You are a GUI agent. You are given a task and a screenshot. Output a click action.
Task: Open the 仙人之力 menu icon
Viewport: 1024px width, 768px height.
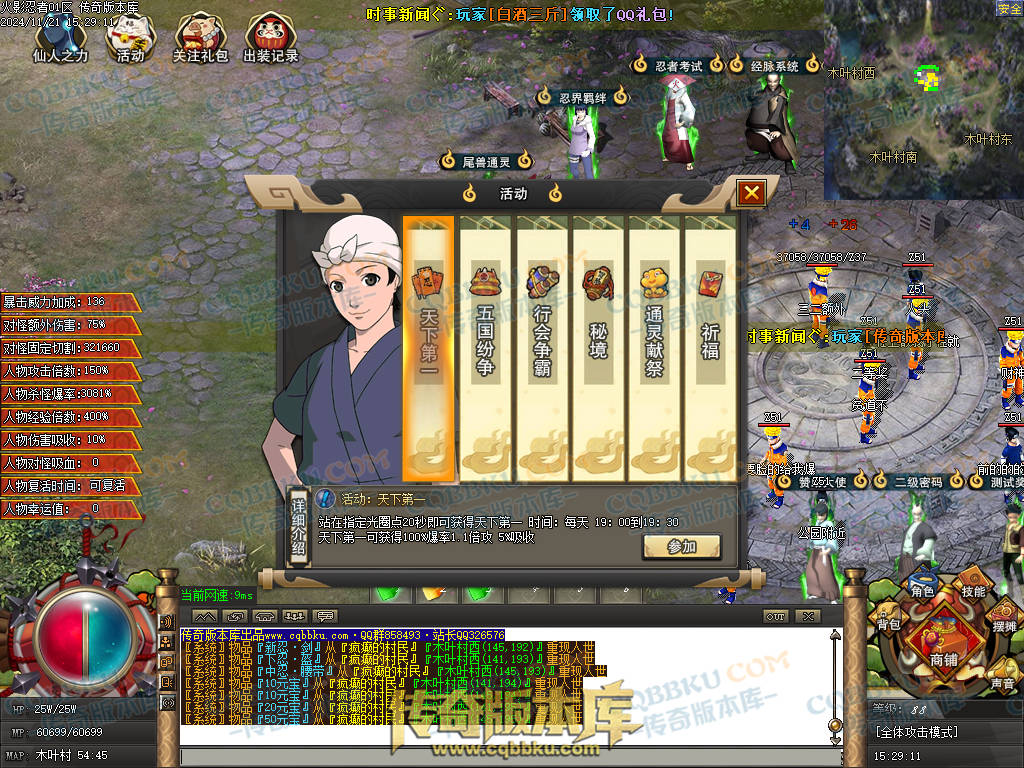coord(60,38)
